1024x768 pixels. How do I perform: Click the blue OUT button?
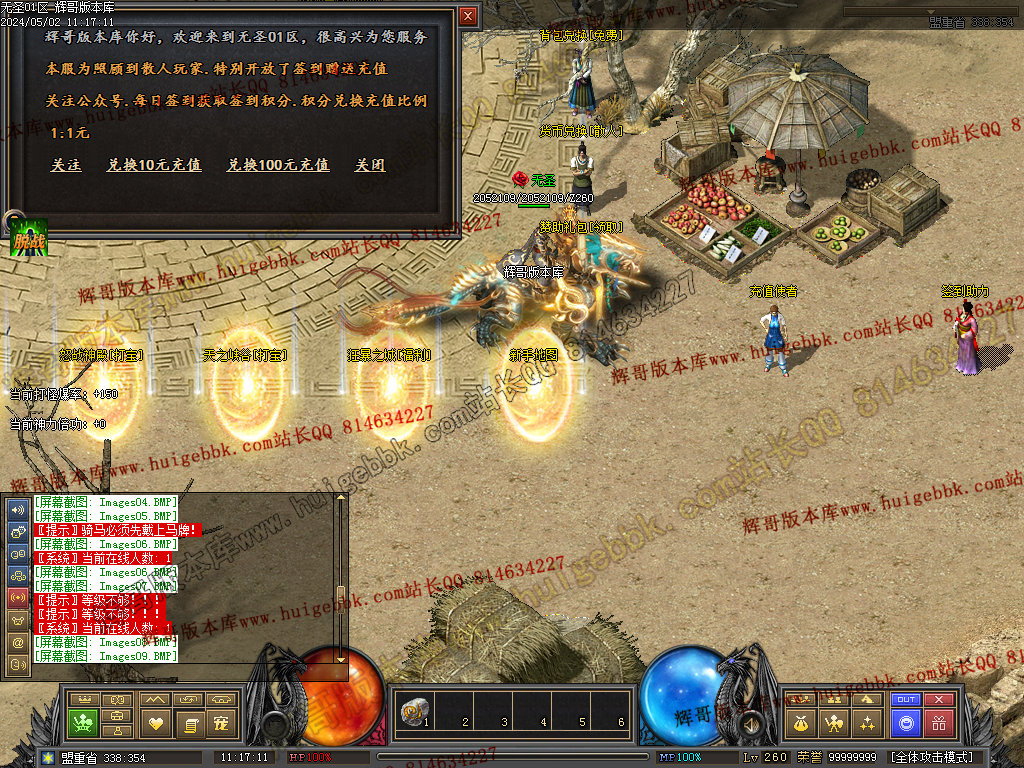point(906,700)
